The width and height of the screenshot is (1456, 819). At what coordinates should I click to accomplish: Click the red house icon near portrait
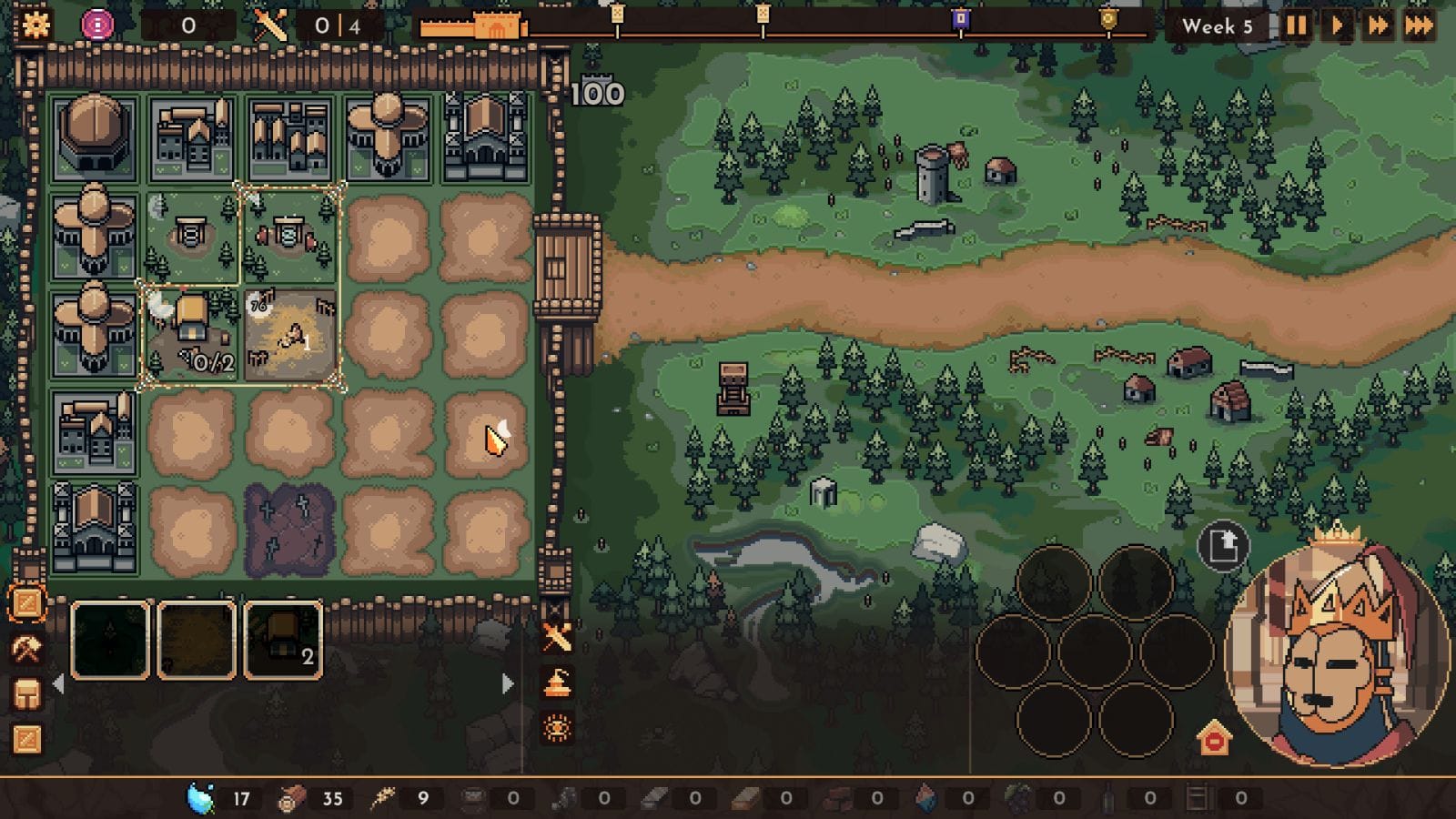1214,738
